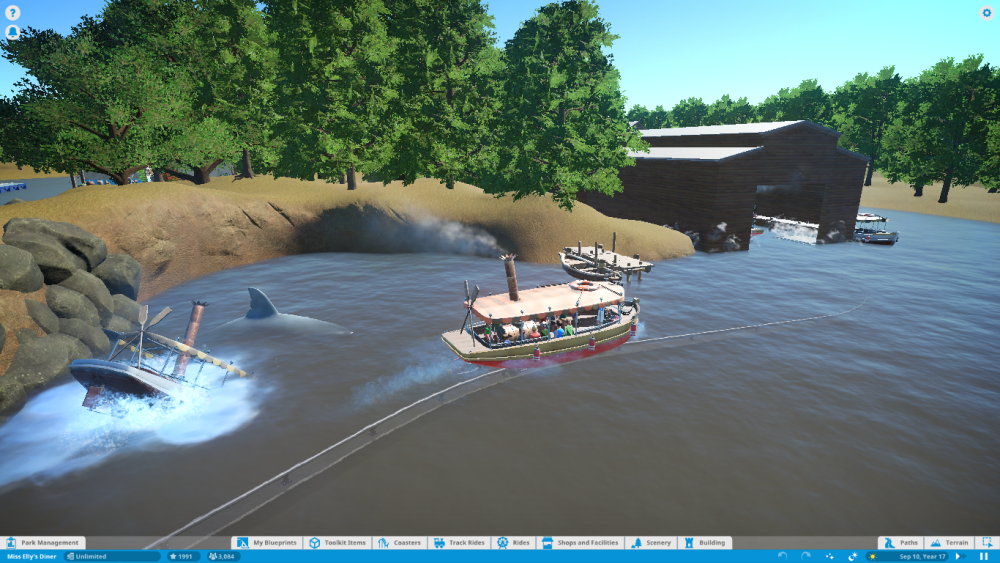Viewport: 1000px width, 563px height.
Task: Choose the Building tab
Action: tap(705, 543)
